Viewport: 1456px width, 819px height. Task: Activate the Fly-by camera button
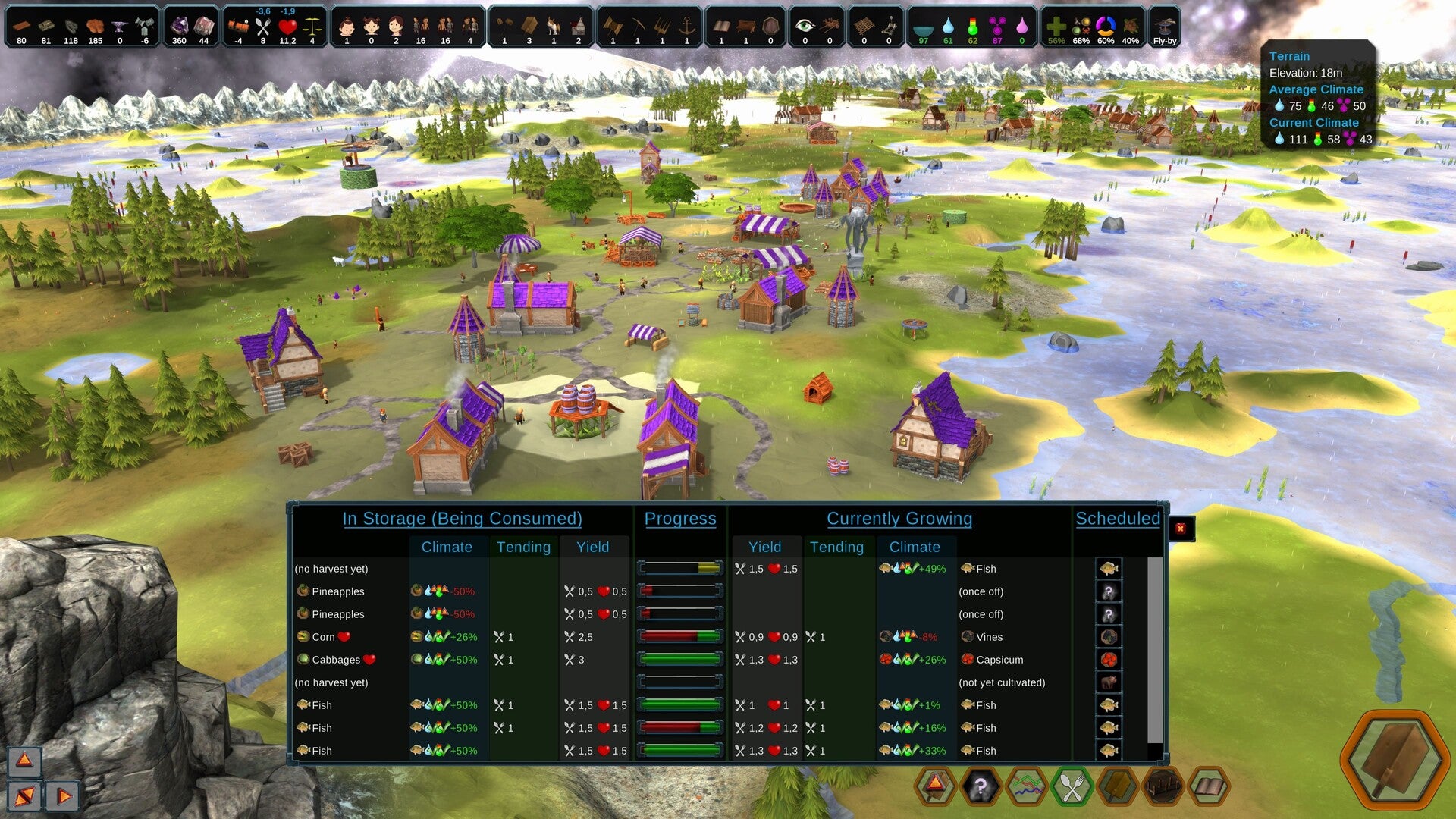(x=1164, y=28)
